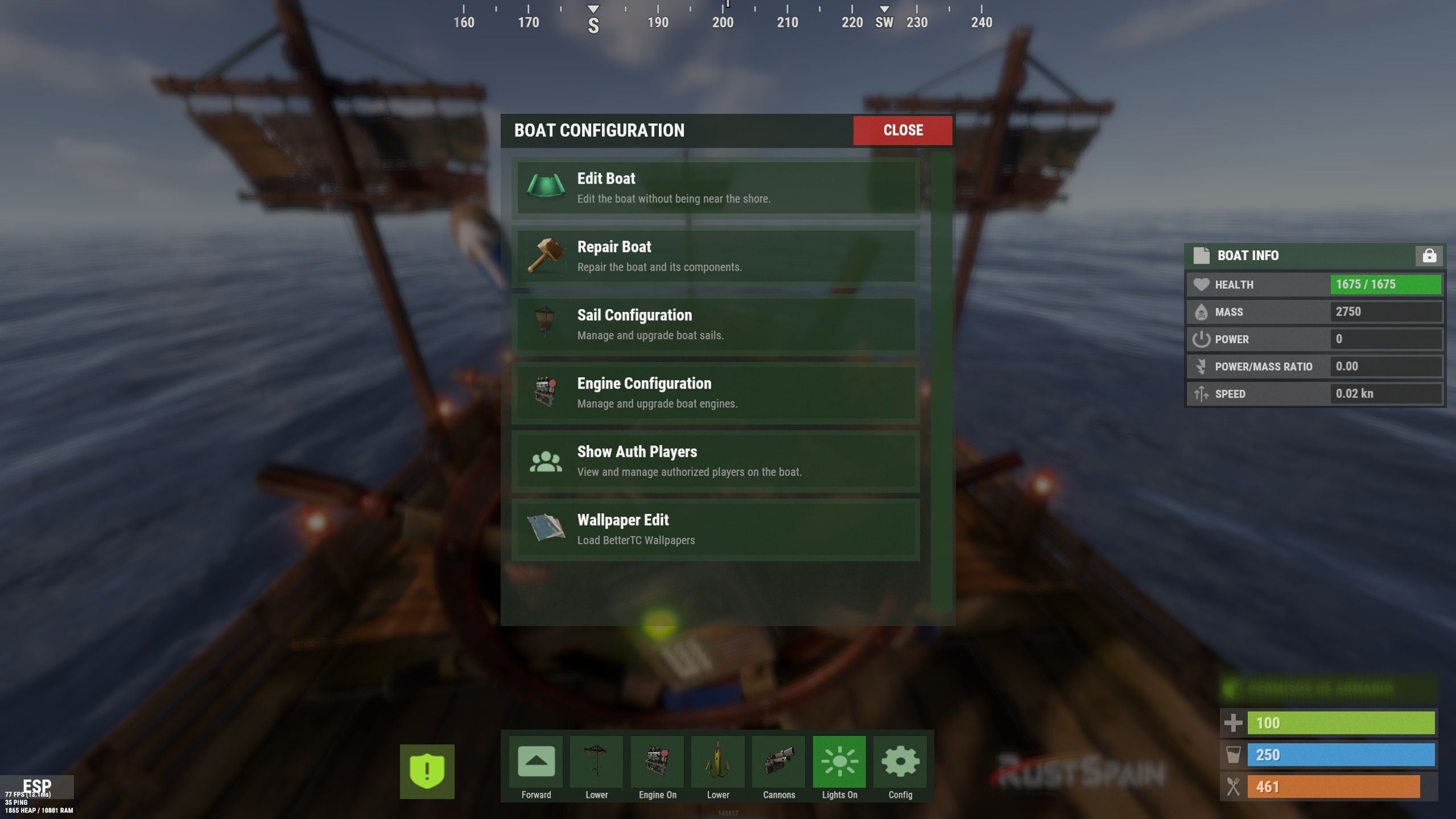Open the Wallpaper Edit option
The width and height of the screenshot is (1456, 819).
click(715, 529)
